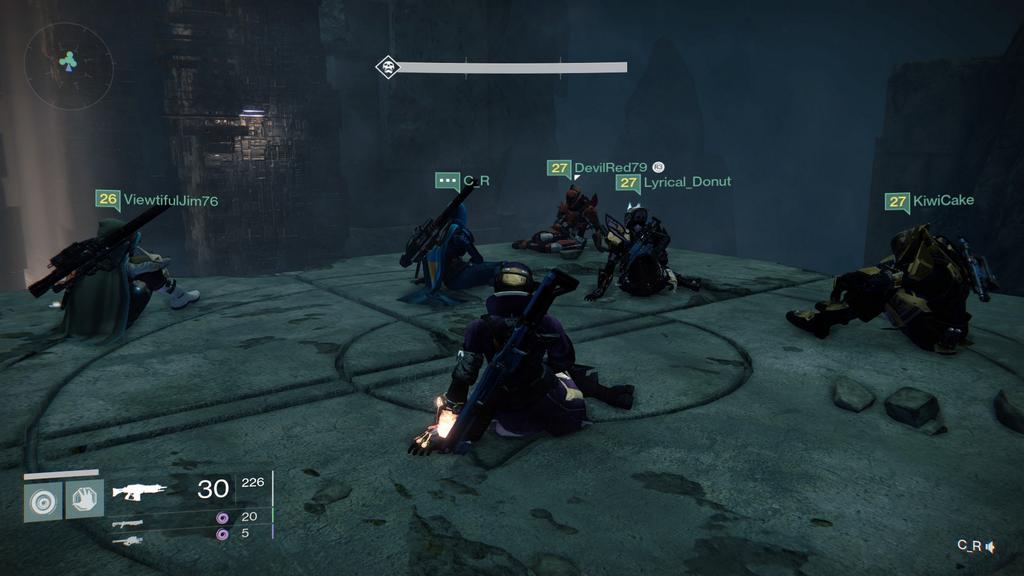The image size is (1024, 576).
Task: Click the C_R nameplate with chat bubble
Action: coord(462,181)
